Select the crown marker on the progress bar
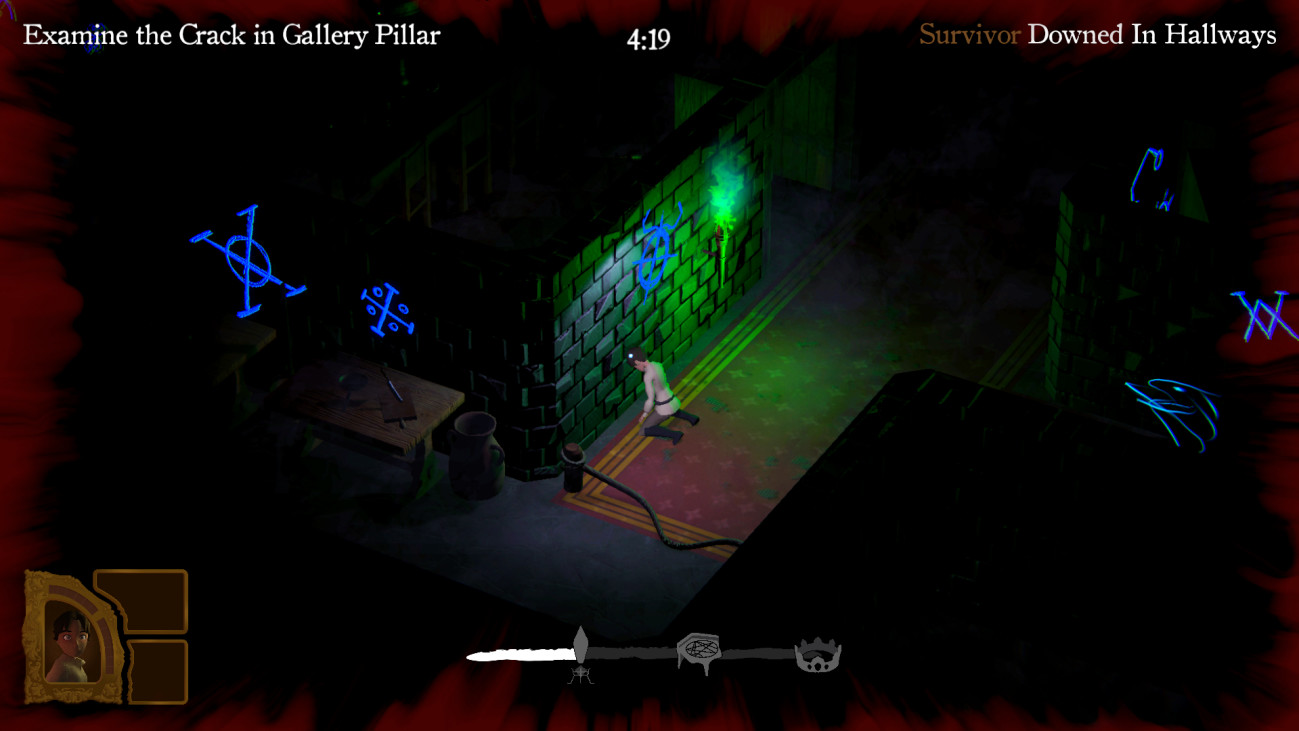The width and height of the screenshot is (1299, 731). pyautogui.click(x=818, y=652)
